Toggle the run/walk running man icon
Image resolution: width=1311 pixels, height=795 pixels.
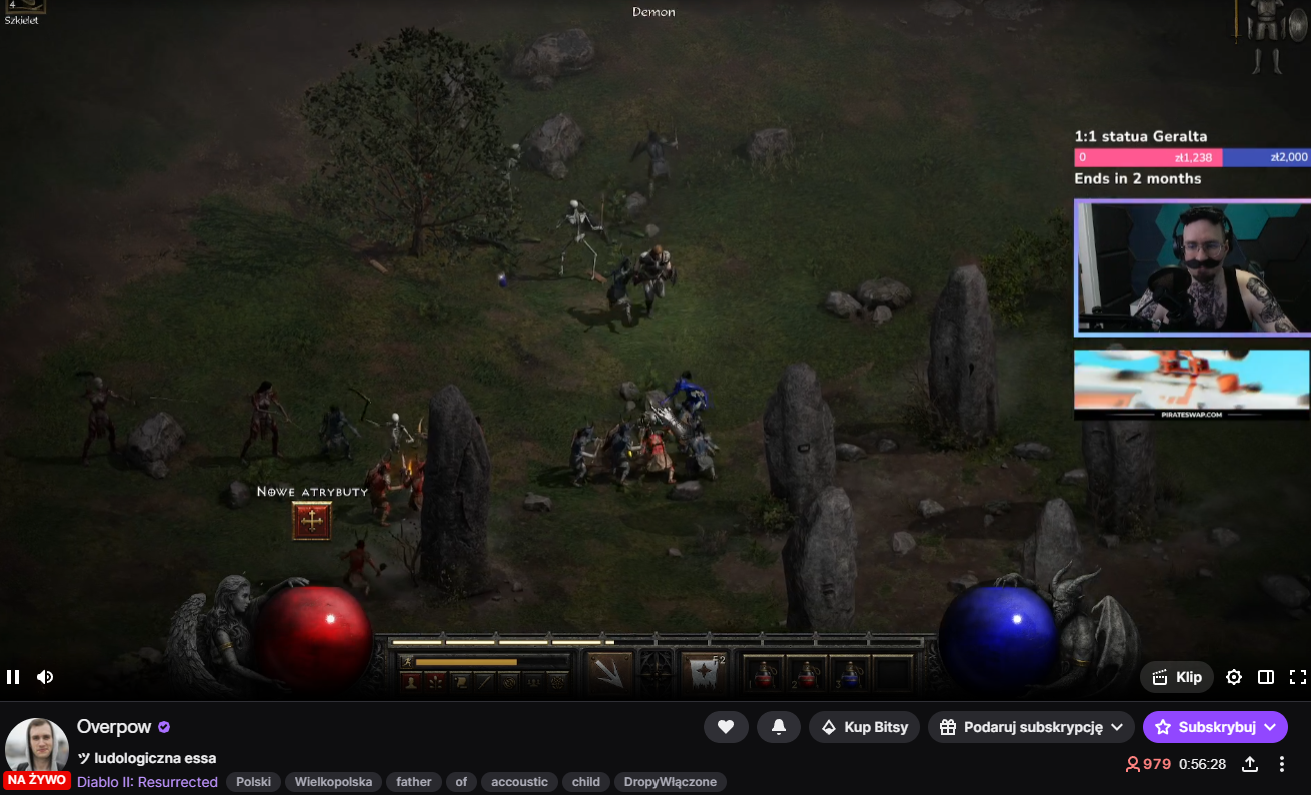tap(407, 661)
